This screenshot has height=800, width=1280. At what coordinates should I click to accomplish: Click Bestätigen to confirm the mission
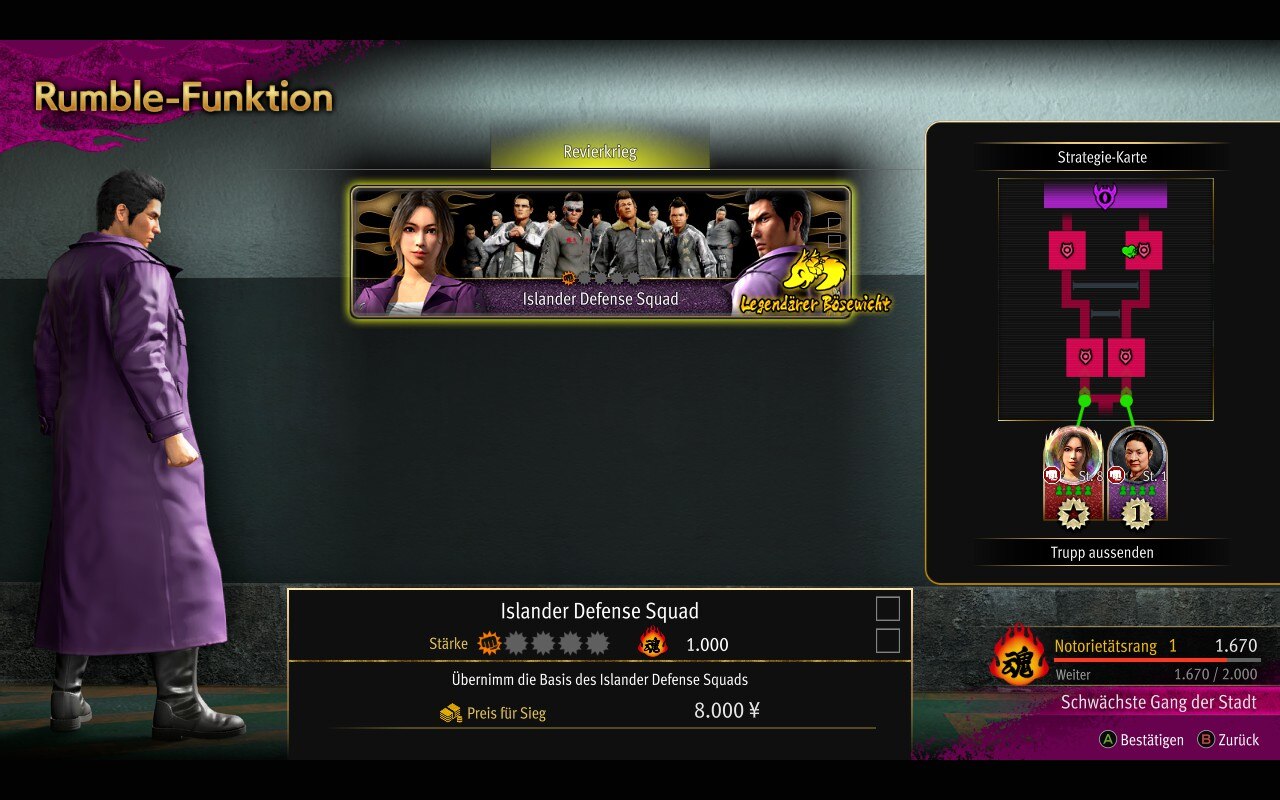pyautogui.click(x=1141, y=740)
